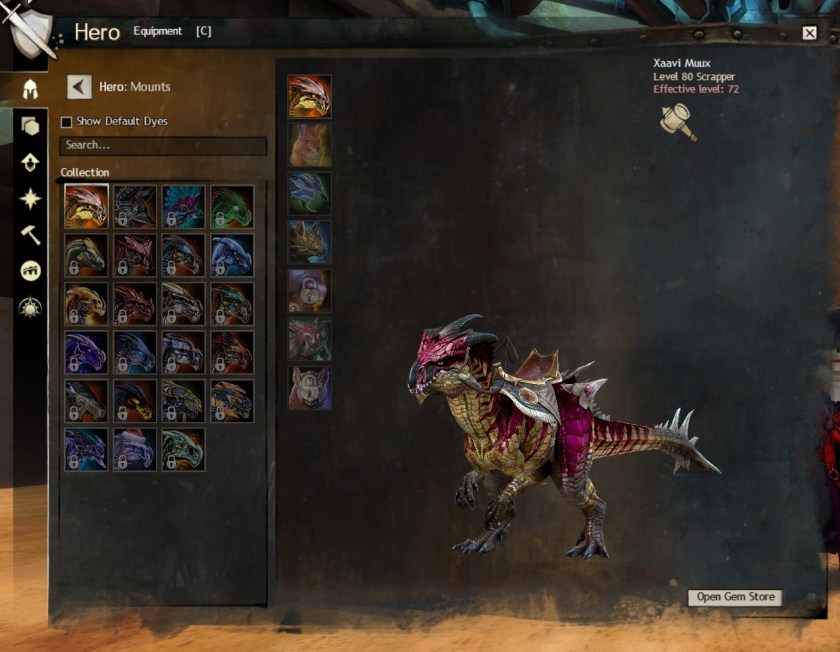This screenshot has height=652, width=840.
Task: Choose the springer rabbit mount type
Action: [310, 144]
